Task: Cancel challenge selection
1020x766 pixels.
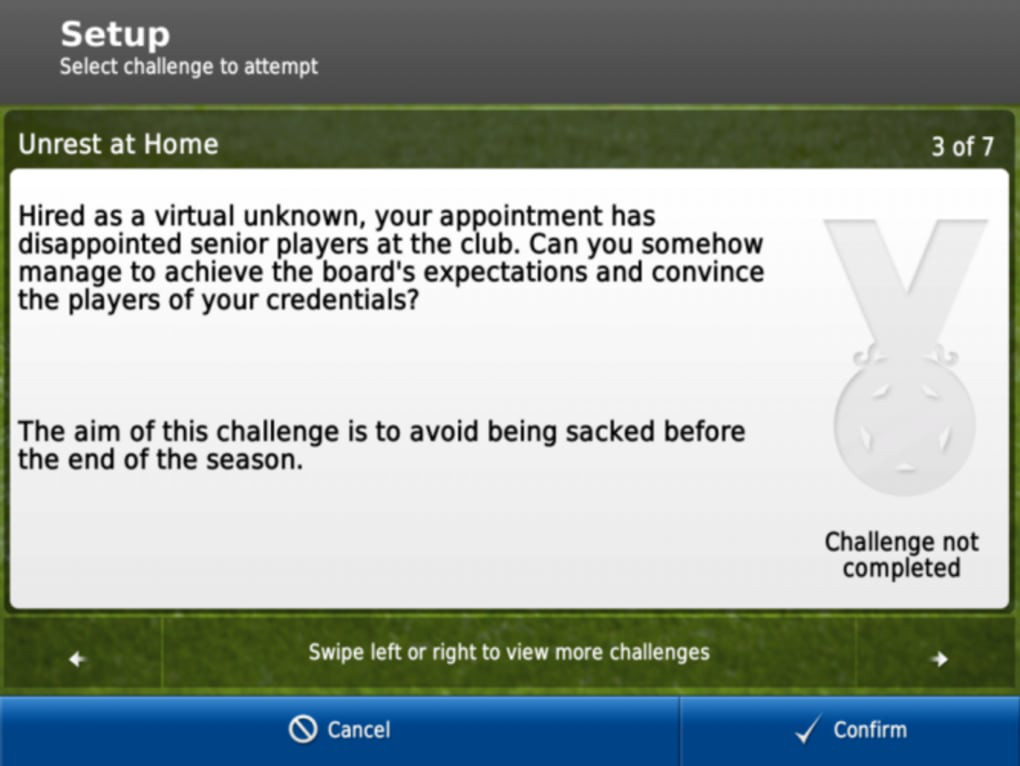Action: (x=340, y=731)
